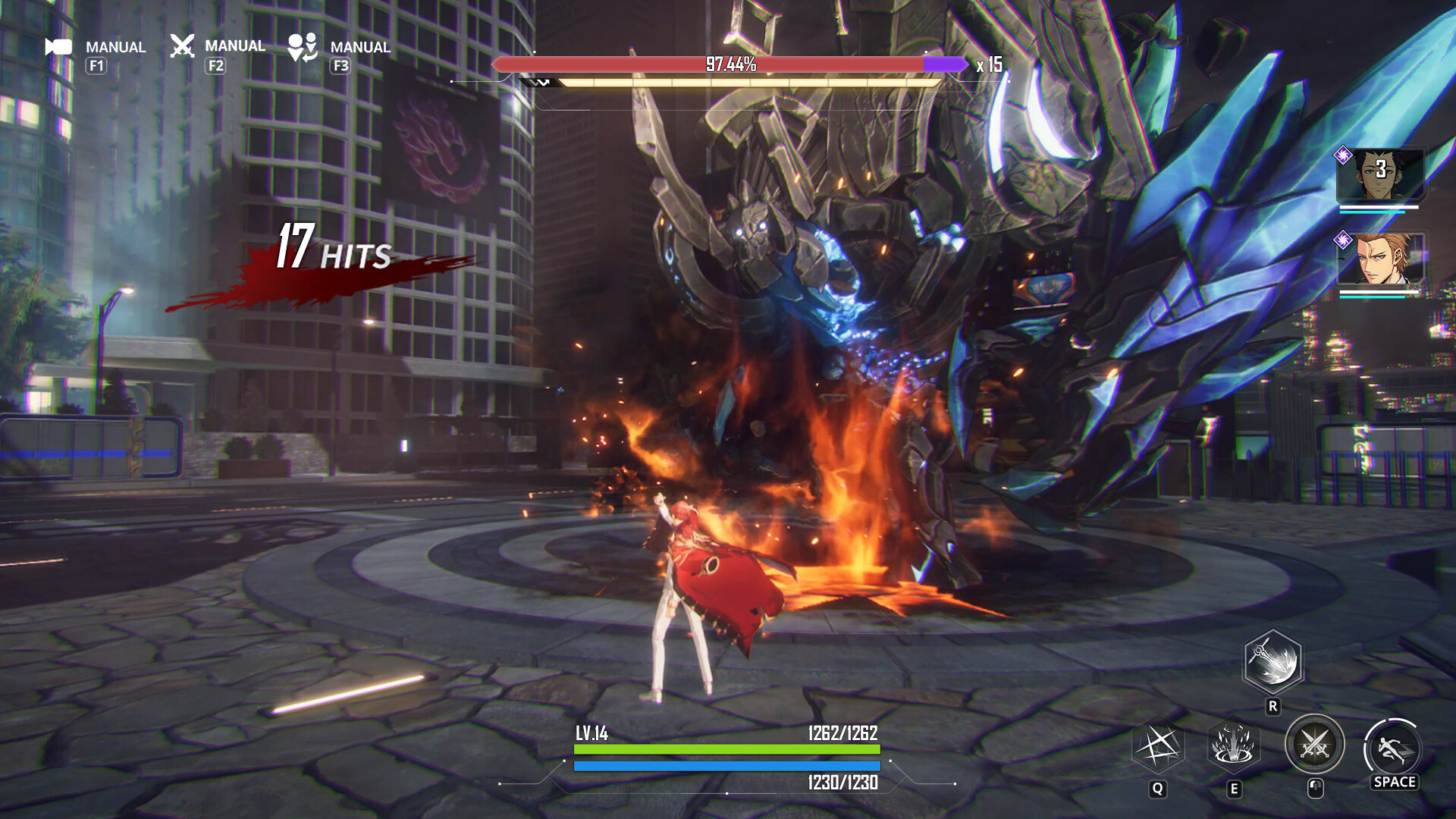The height and width of the screenshot is (819, 1456).
Task: Click the x 15 counter beside boss bar
Action: click(990, 67)
